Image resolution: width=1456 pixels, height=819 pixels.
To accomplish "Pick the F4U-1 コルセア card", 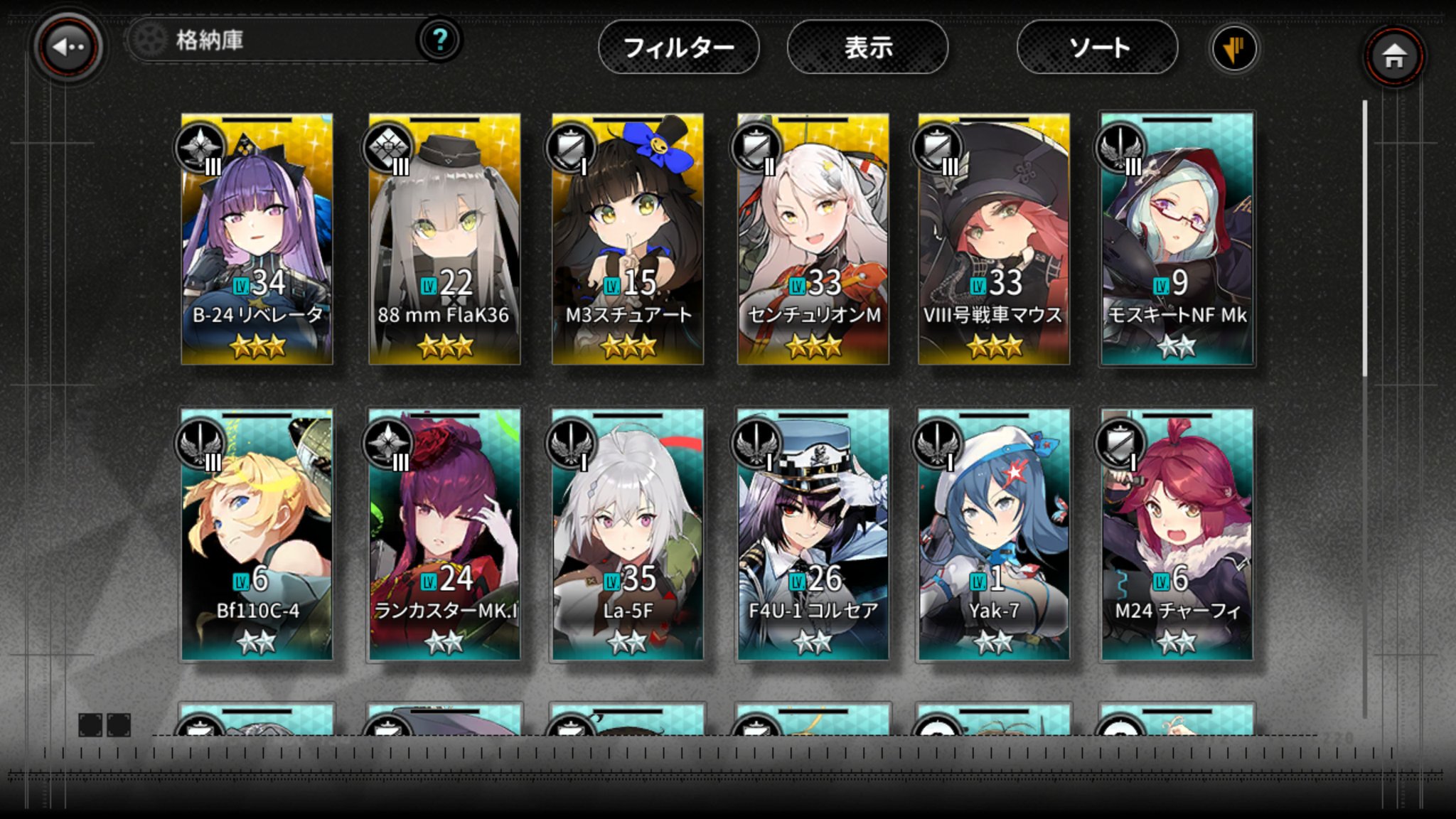I will click(x=813, y=535).
